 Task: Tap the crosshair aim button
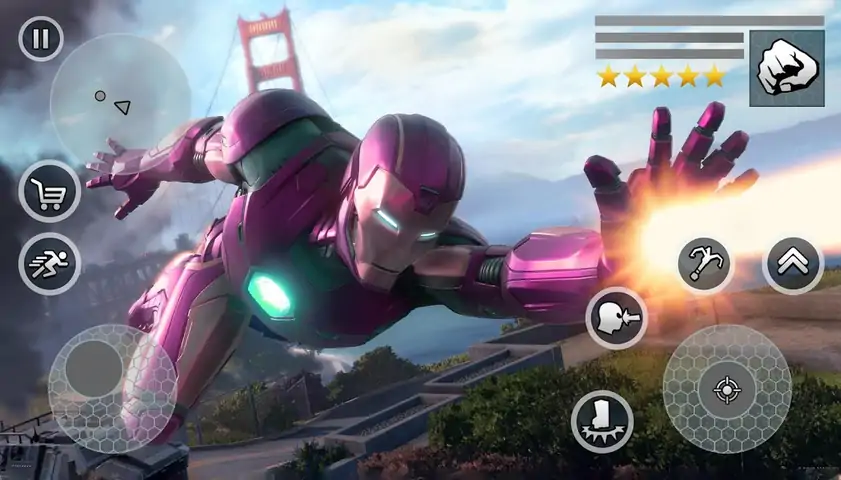(727, 389)
